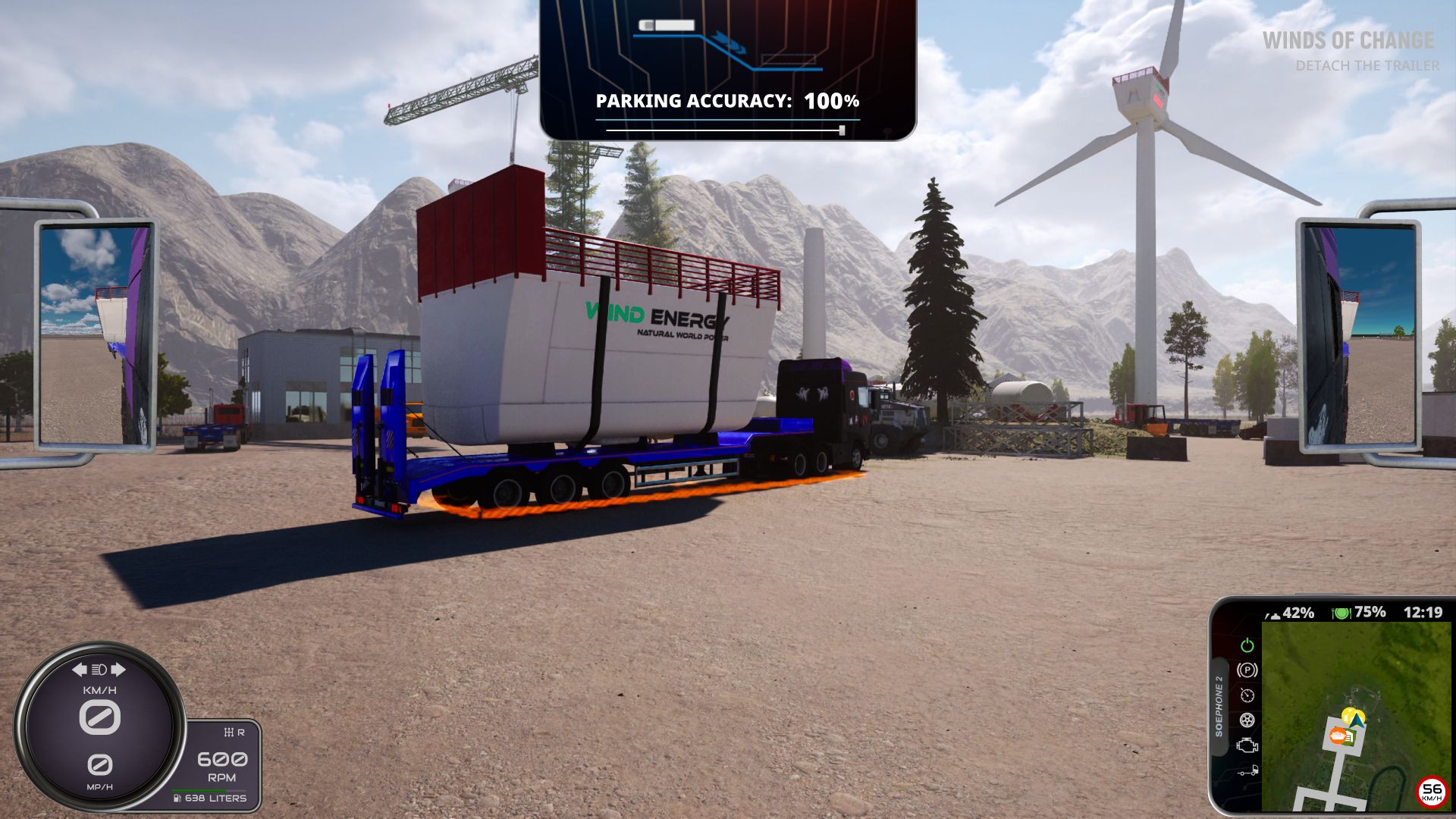The width and height of the screenshot is (1456, 819).
Task: Open the Winds of Change objective tracker
Action: click(x=1348, y=41)
